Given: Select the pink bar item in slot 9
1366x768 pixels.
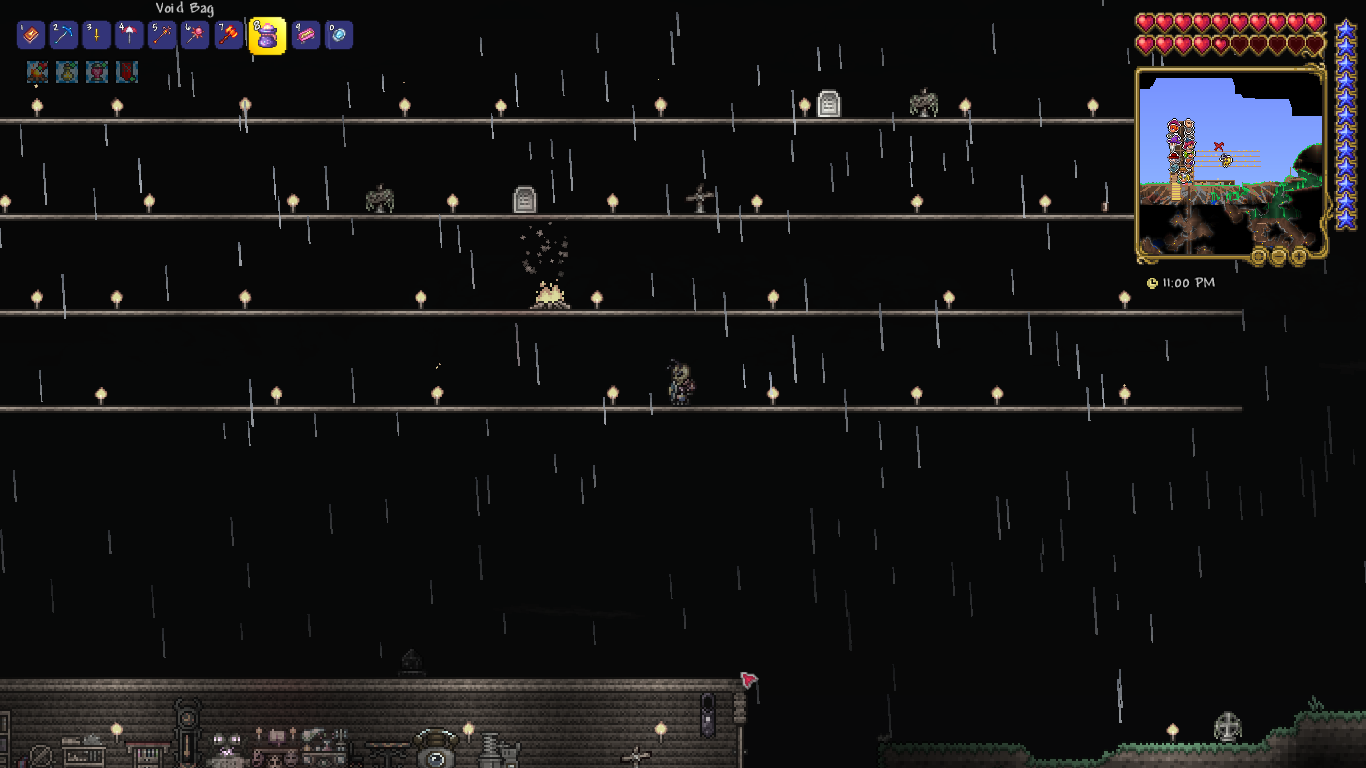Looking at the screenshot, I should [306, 36].
